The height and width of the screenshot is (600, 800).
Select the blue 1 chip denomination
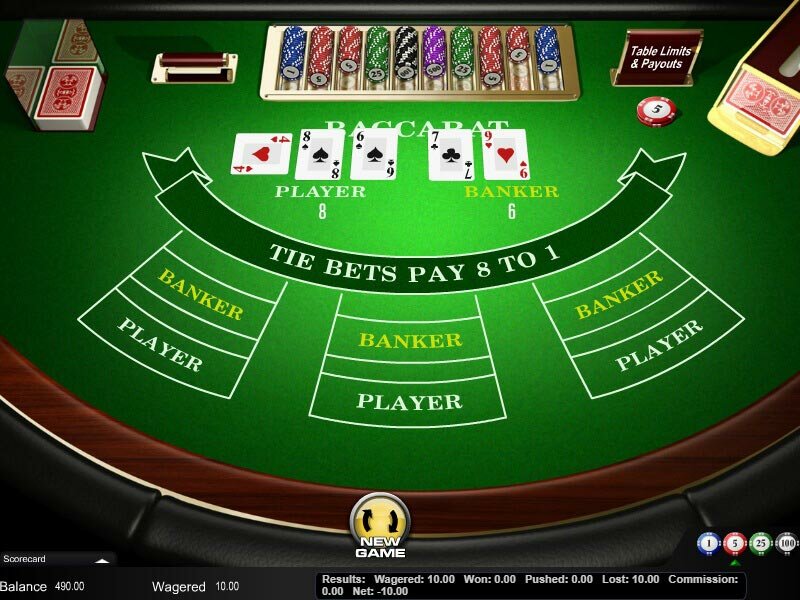tap(709, 544)
